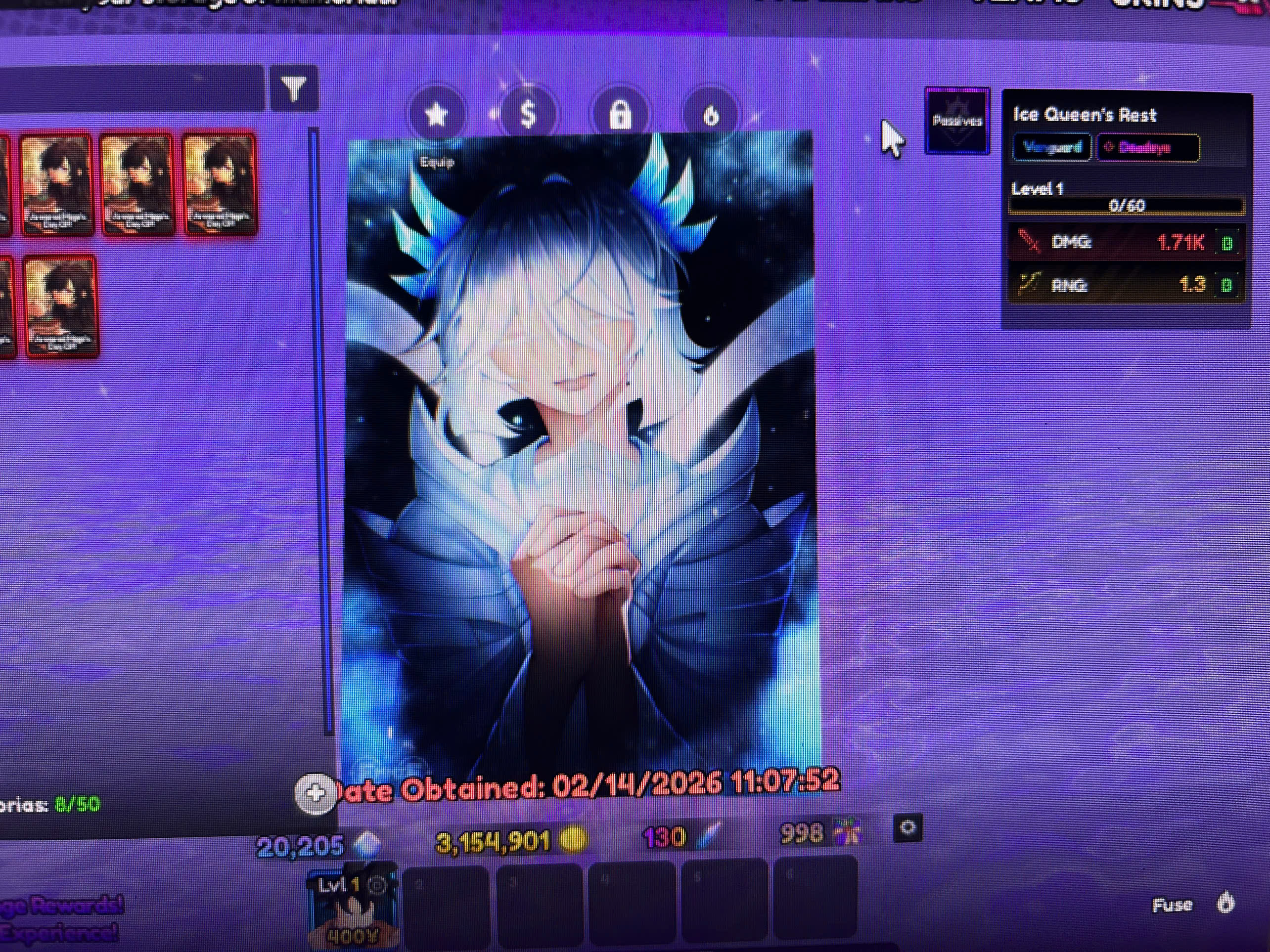
Task: Click the green box beside the RNG value
Action: (x=1227, y=285)
